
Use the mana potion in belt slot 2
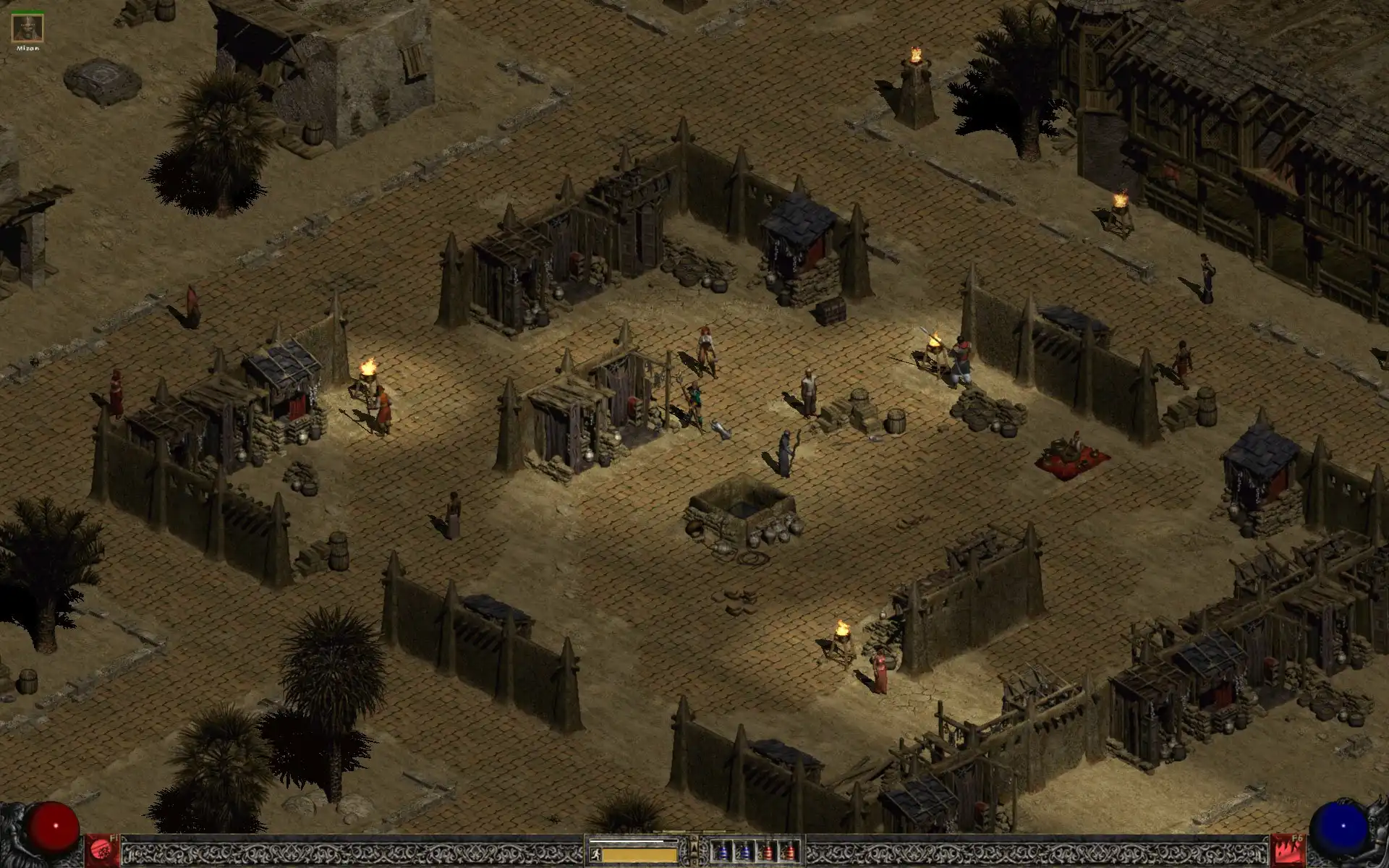(x=744, y=851)
